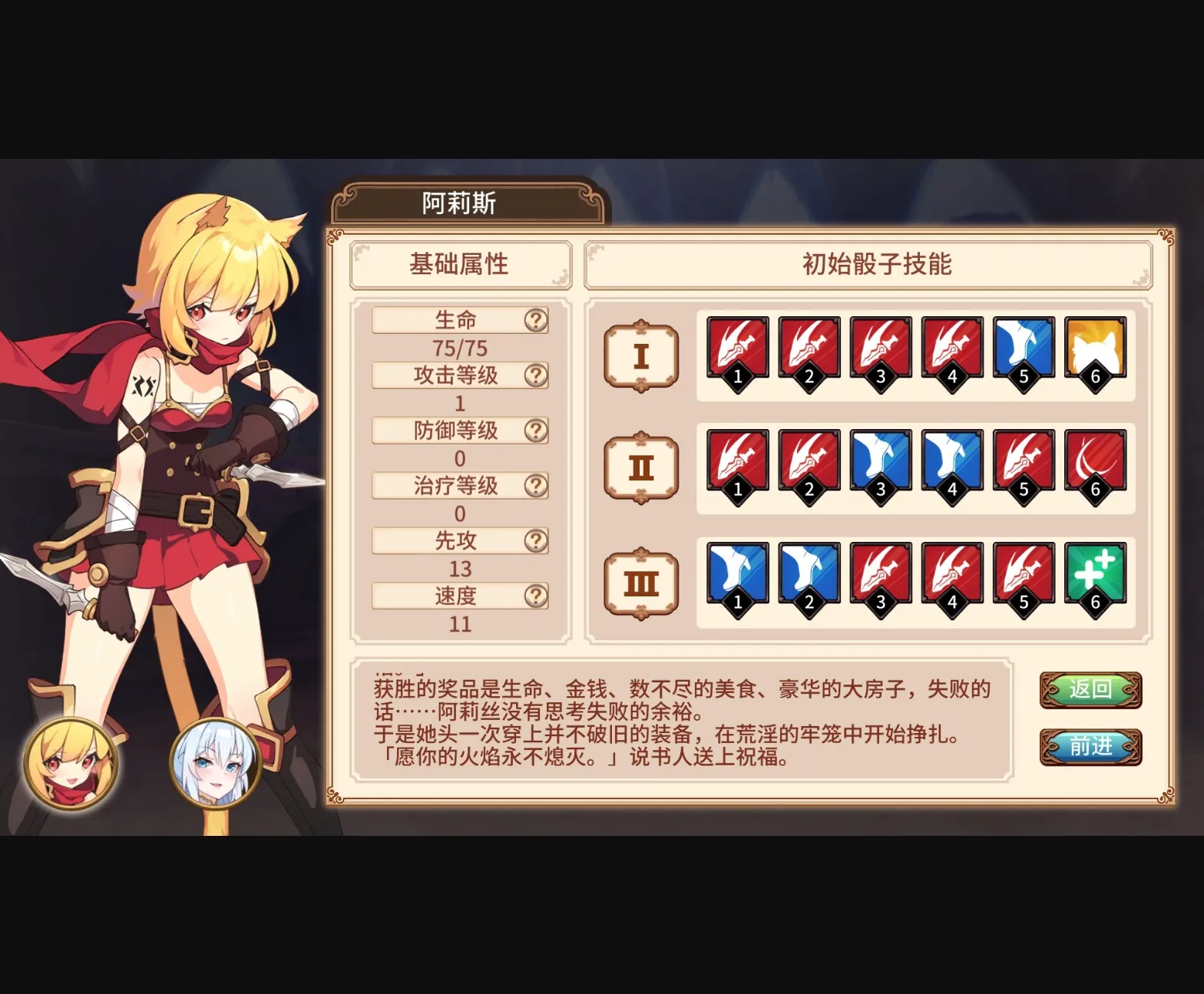This screenshot has height=994, width=1204.
Task: Open help for 速度
Action: 537,596
